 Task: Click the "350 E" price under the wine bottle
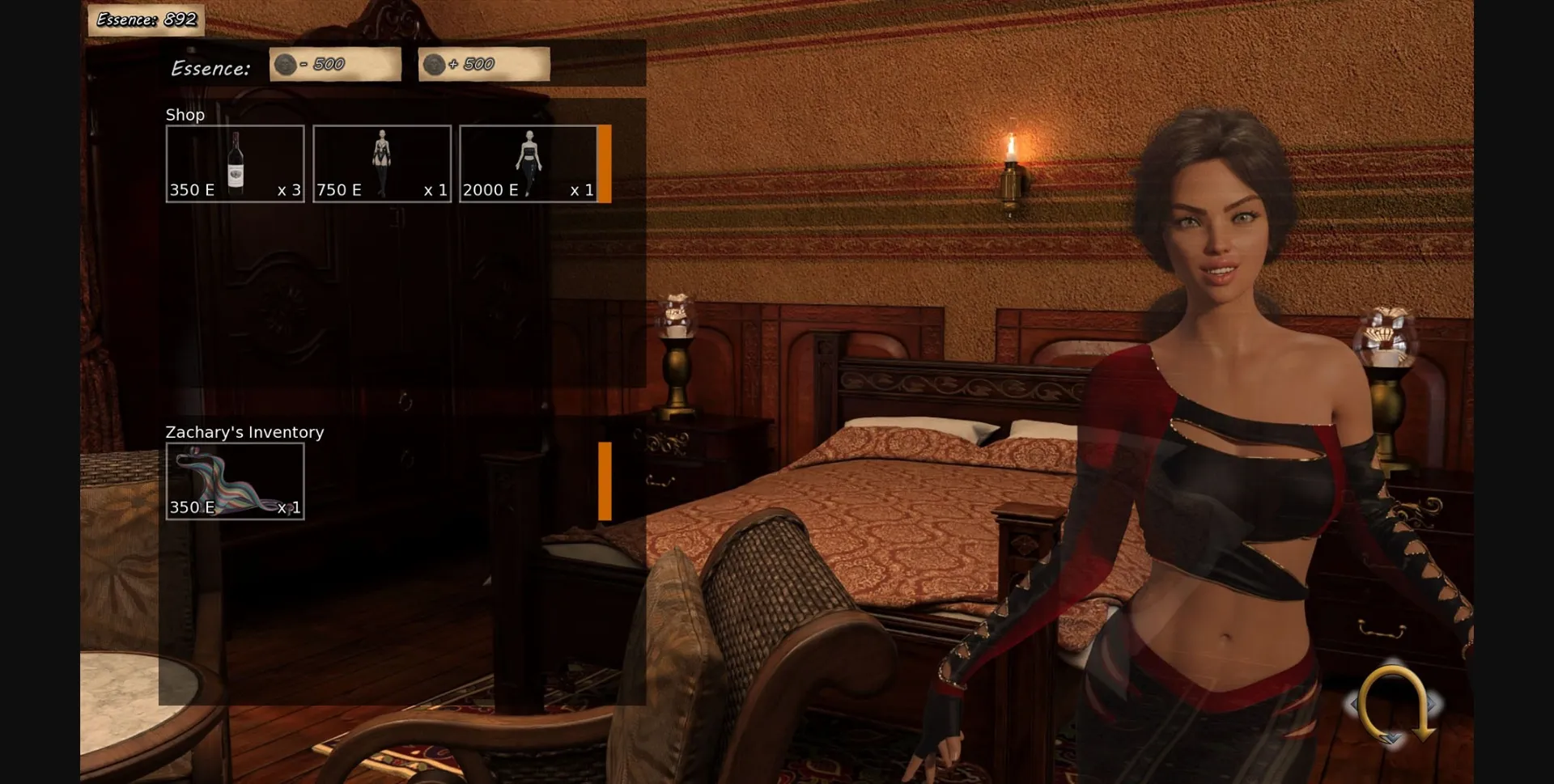coord(192,191)
